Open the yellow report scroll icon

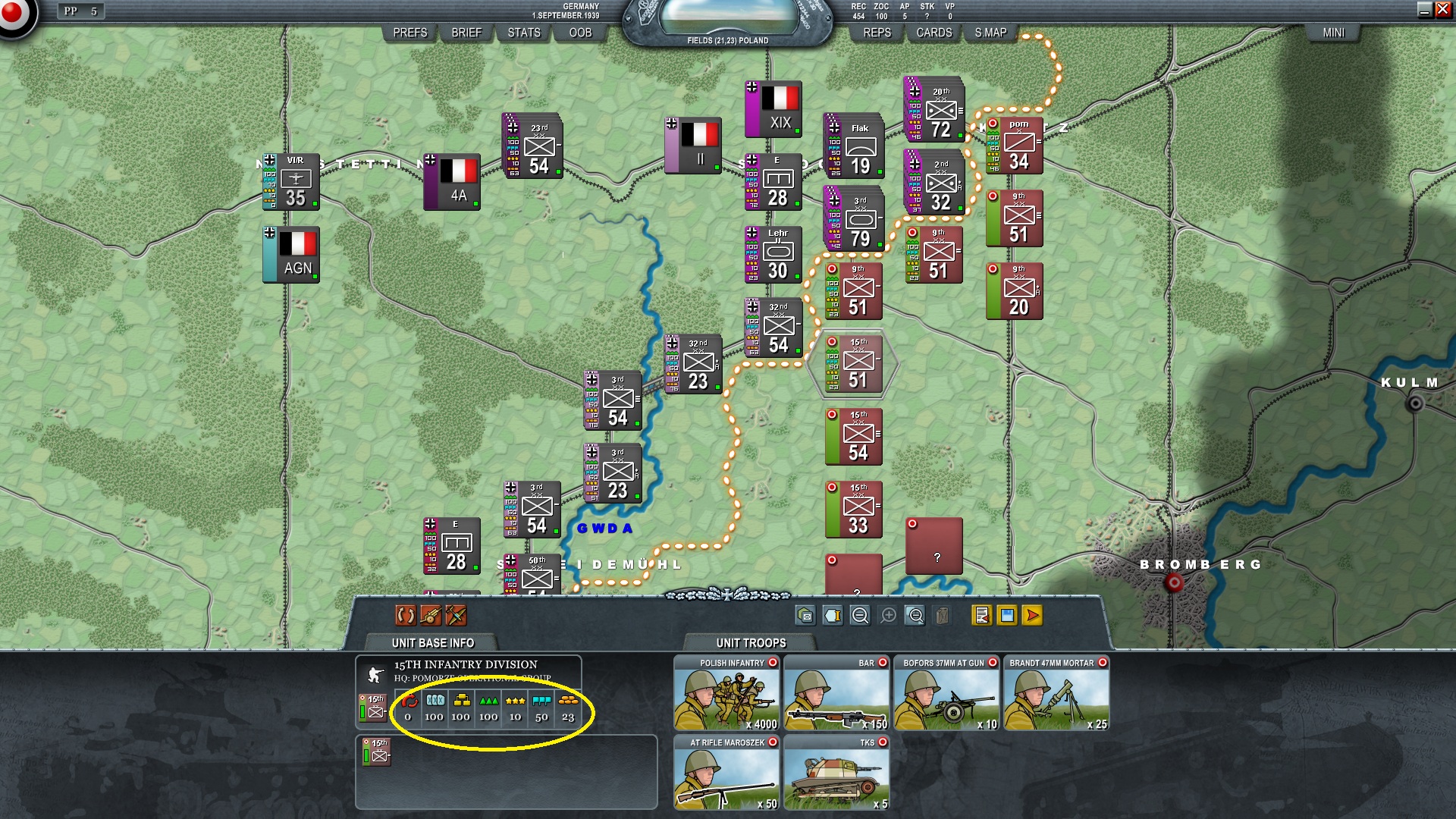pyautogui.click(x=981, y=617)
